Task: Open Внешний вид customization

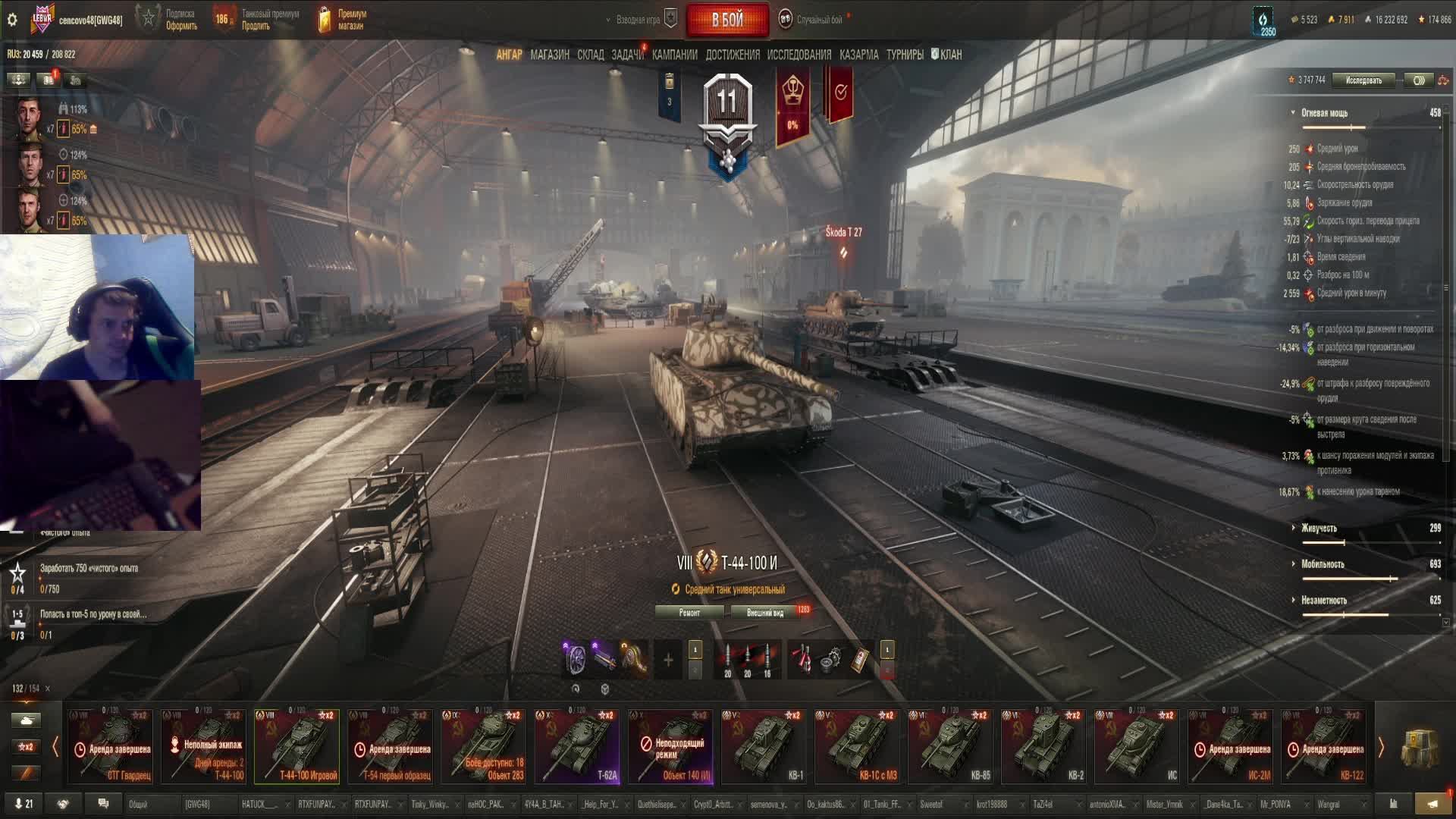Action: coord(765,613)
